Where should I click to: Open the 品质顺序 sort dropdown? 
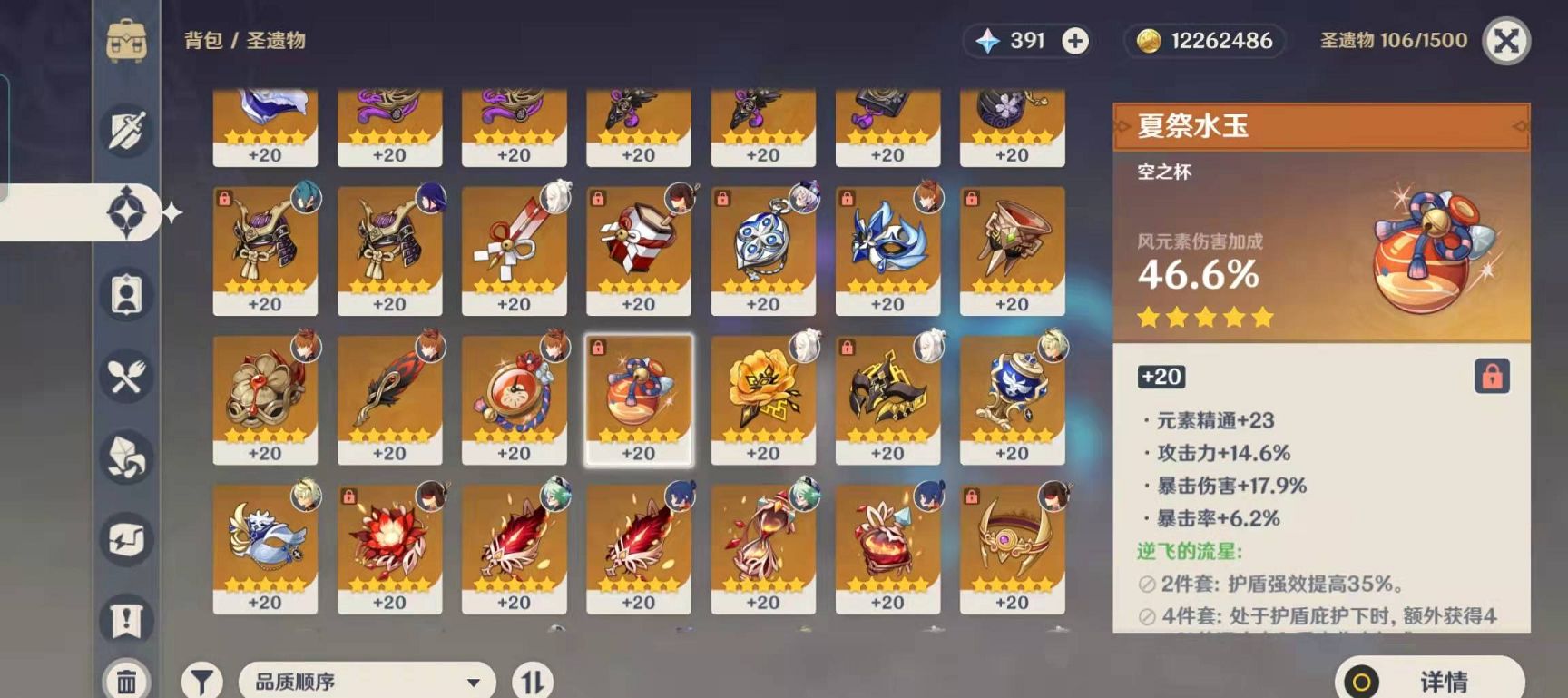tap(367, 681)
